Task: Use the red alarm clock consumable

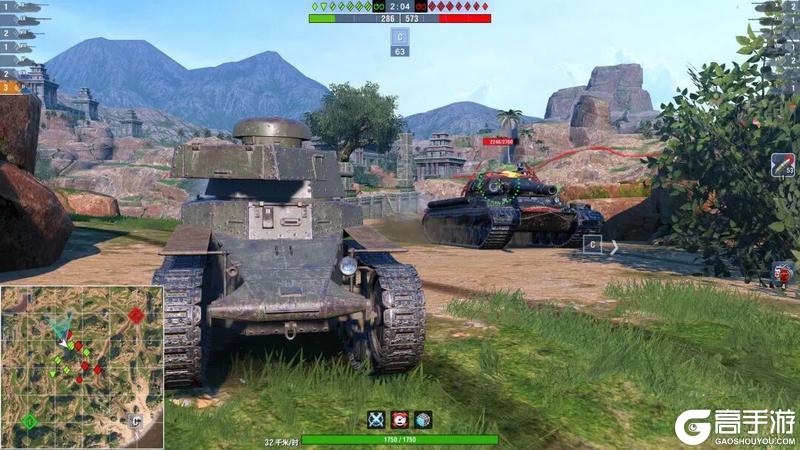Action: [400, 420]
